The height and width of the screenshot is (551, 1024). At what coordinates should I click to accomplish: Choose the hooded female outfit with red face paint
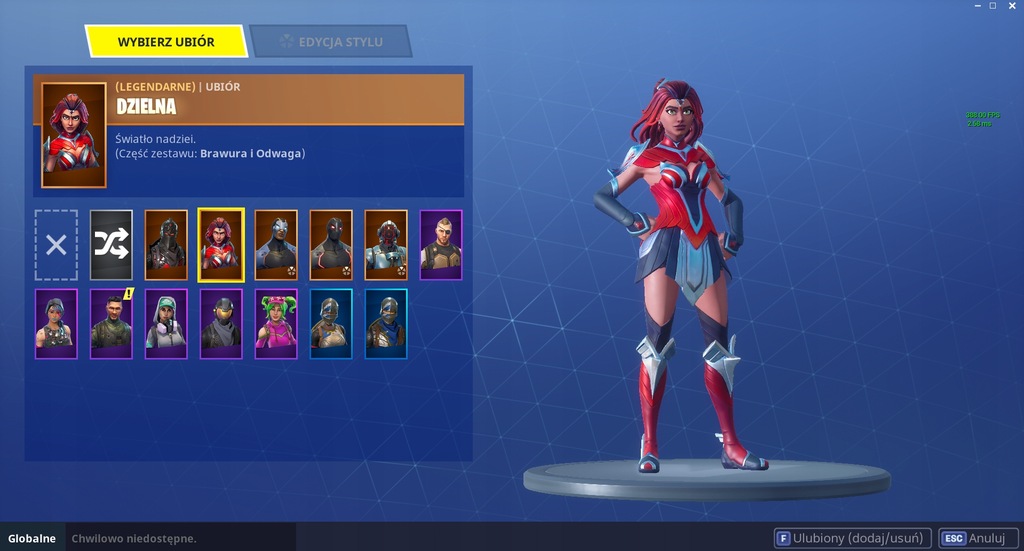tap(56, 324)
